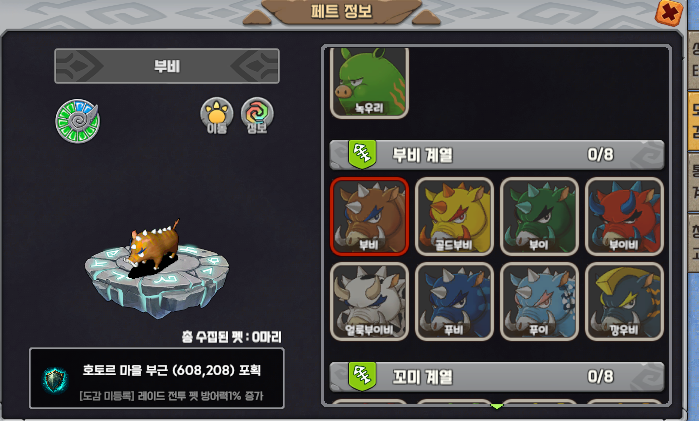Select the 깡우비 pet tile
Image resolution: width=699 pixels, height=421 pixels.
coord(624,300)
